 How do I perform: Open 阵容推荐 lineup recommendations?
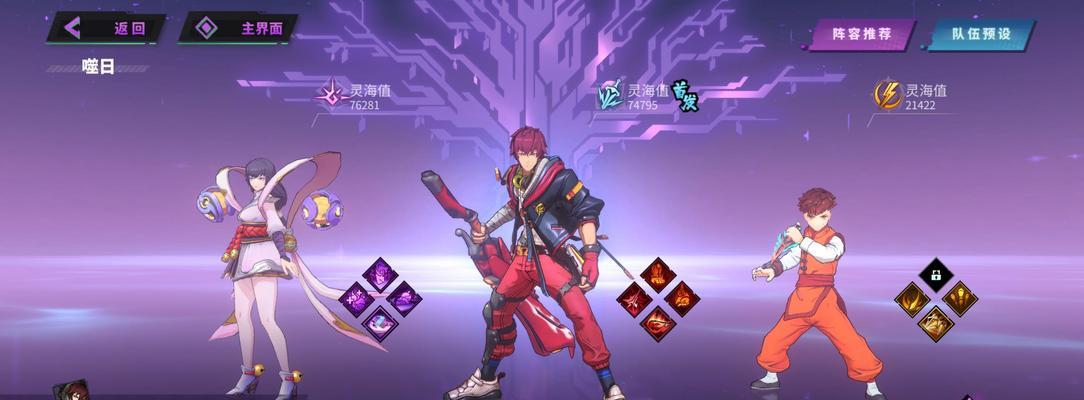(861, 34)
